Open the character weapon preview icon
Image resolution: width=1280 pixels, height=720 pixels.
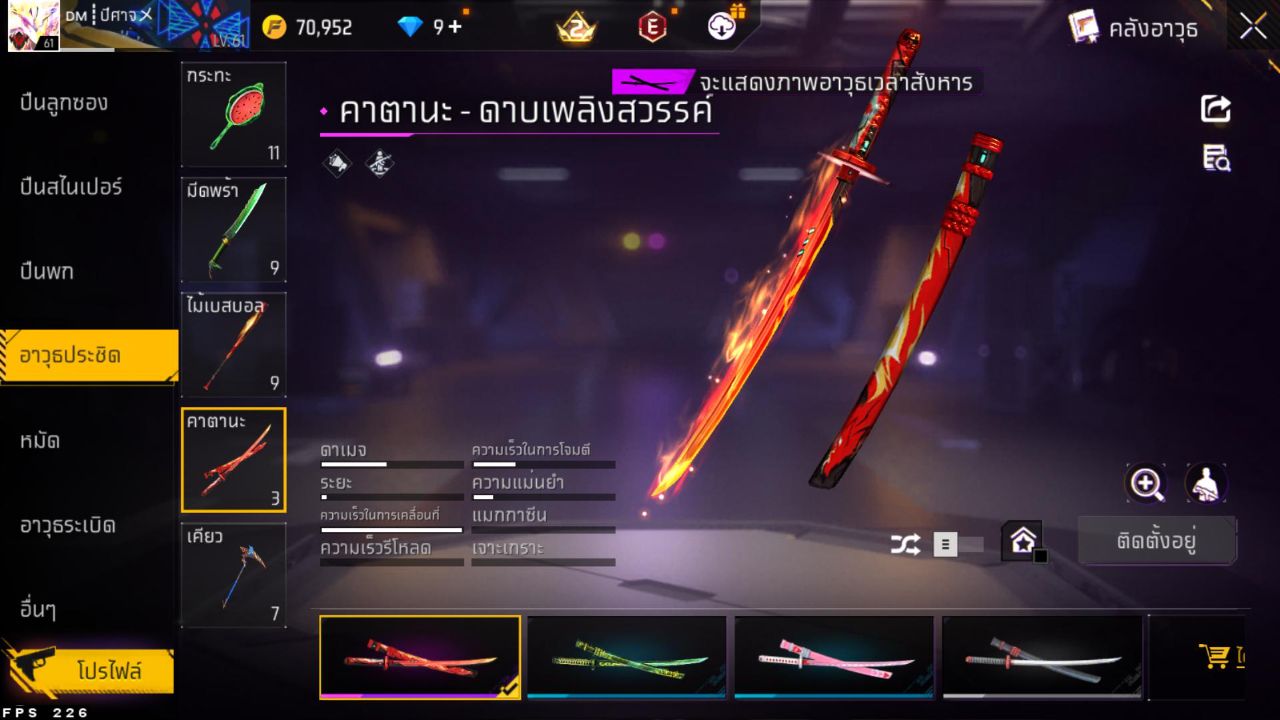1205,484
